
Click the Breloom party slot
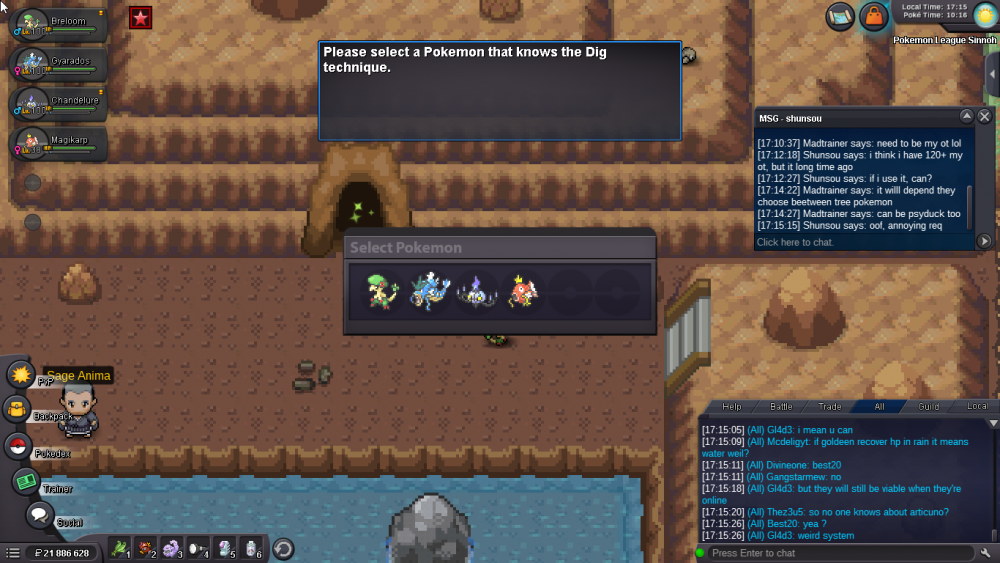pos(55,24)
